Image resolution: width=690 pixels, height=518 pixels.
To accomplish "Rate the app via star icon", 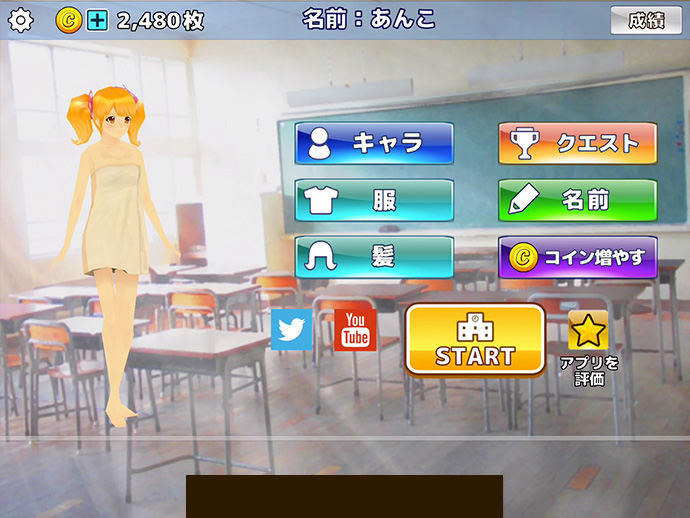I will pos(588,331).
